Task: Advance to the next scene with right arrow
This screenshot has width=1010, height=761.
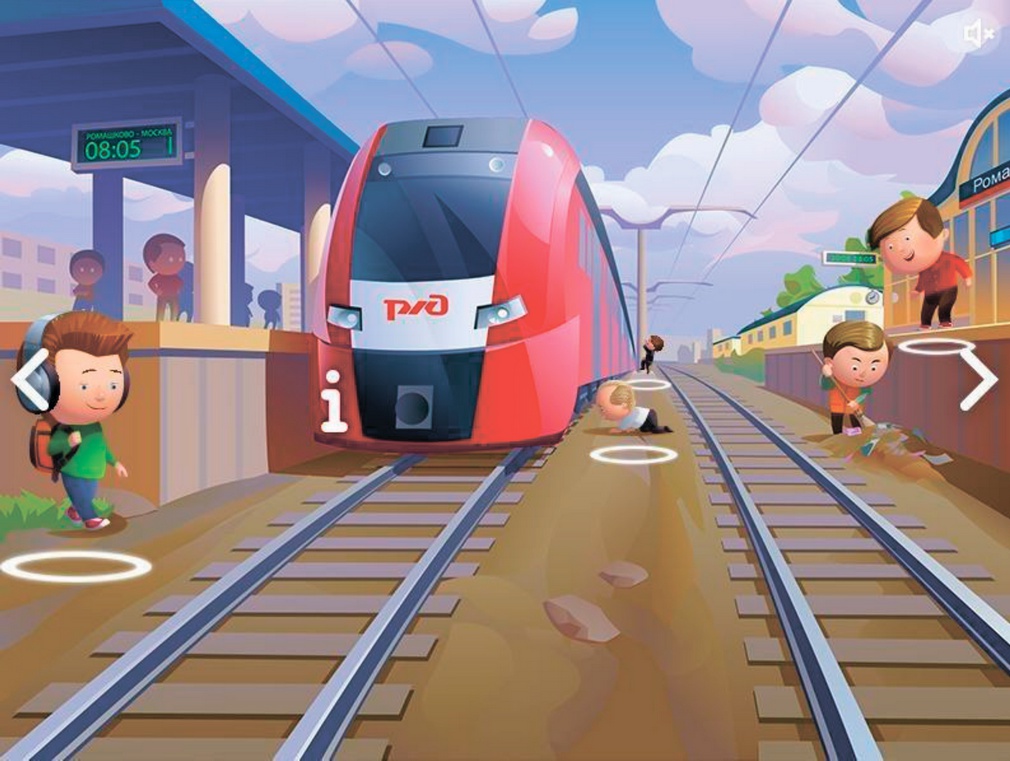Action: coord(977,379)
